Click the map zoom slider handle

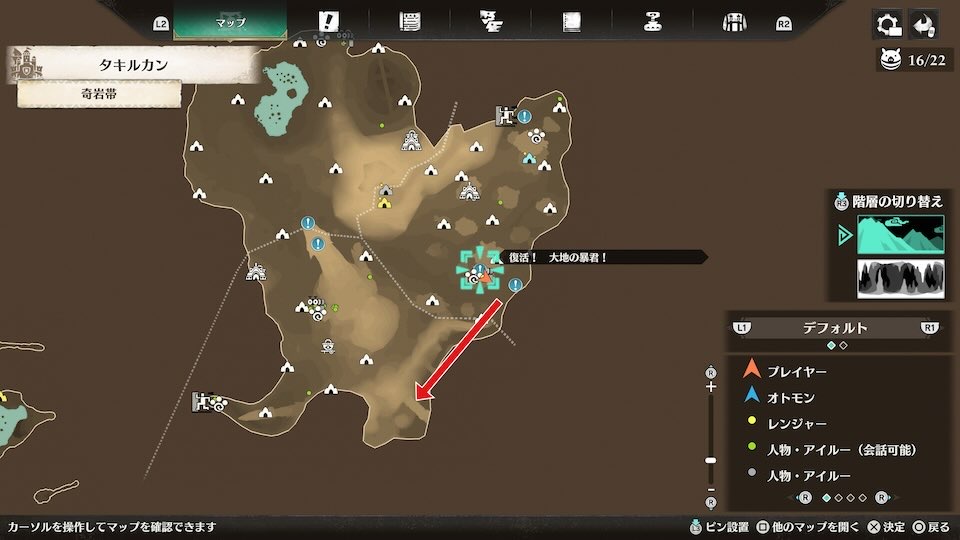coord(711,460)
